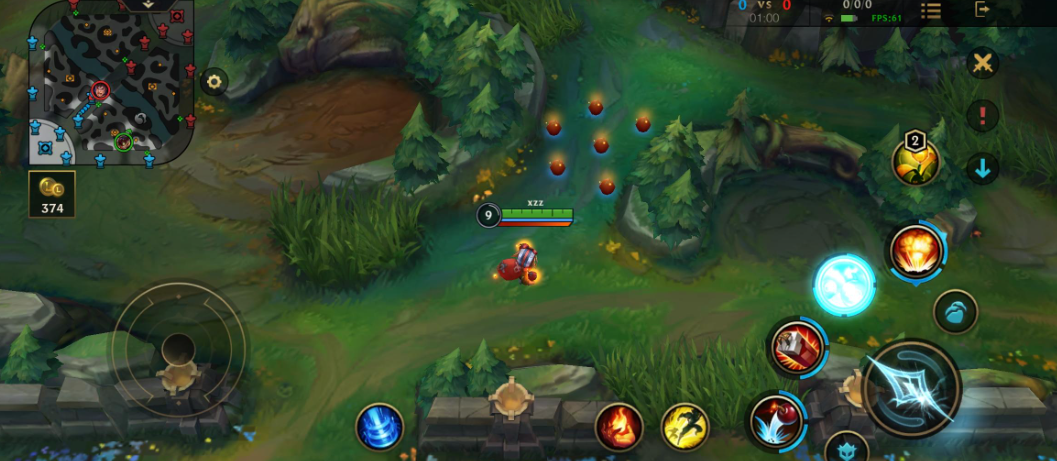The height and width of the screenshot is (461, 1057).
Task: Open the scoreboard list icon
Action: [x=931, y=10]
